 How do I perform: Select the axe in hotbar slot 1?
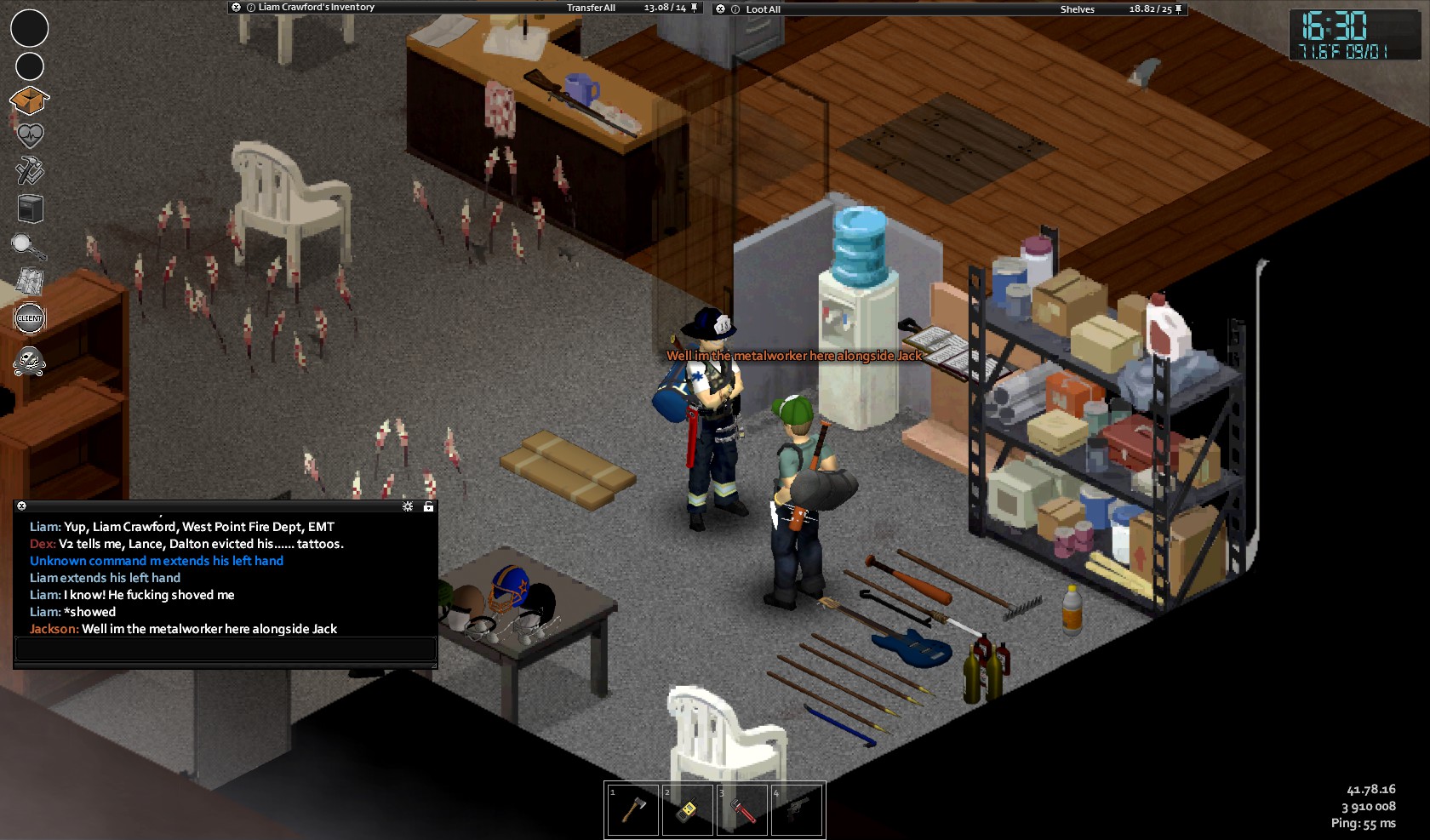click(632, 810)
